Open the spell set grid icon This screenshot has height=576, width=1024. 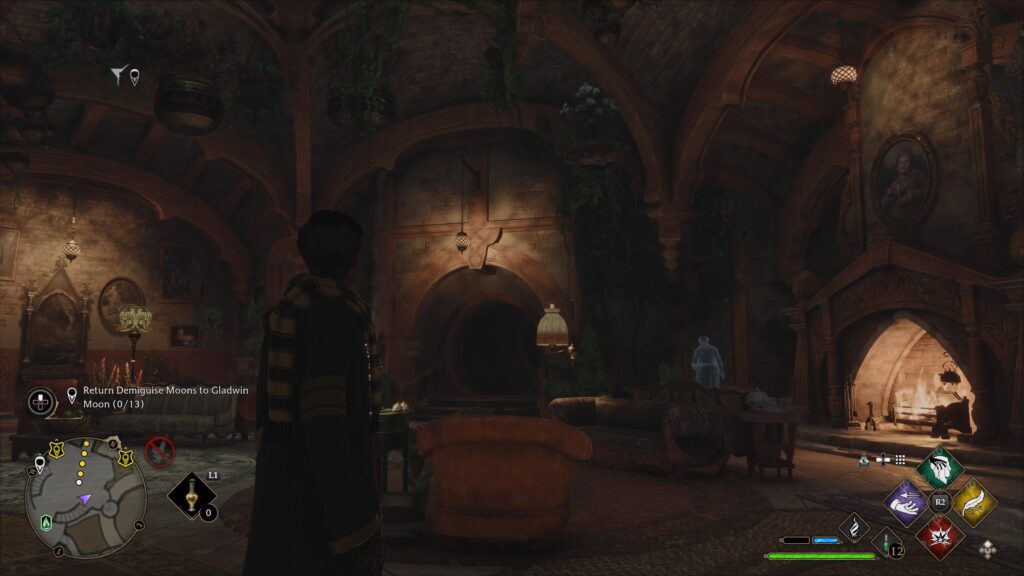(900, 460)
